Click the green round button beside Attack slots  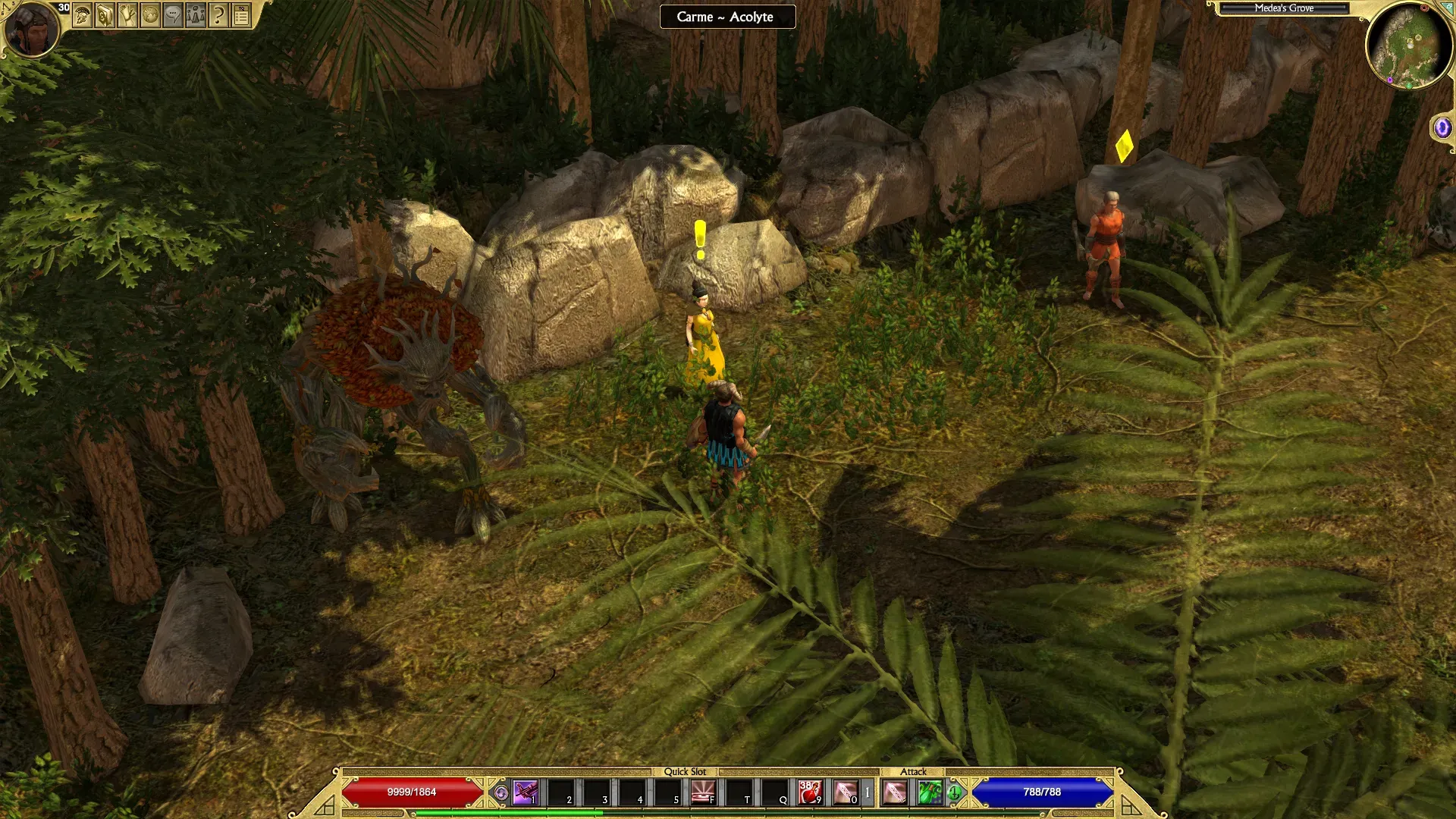coord(955,793)
